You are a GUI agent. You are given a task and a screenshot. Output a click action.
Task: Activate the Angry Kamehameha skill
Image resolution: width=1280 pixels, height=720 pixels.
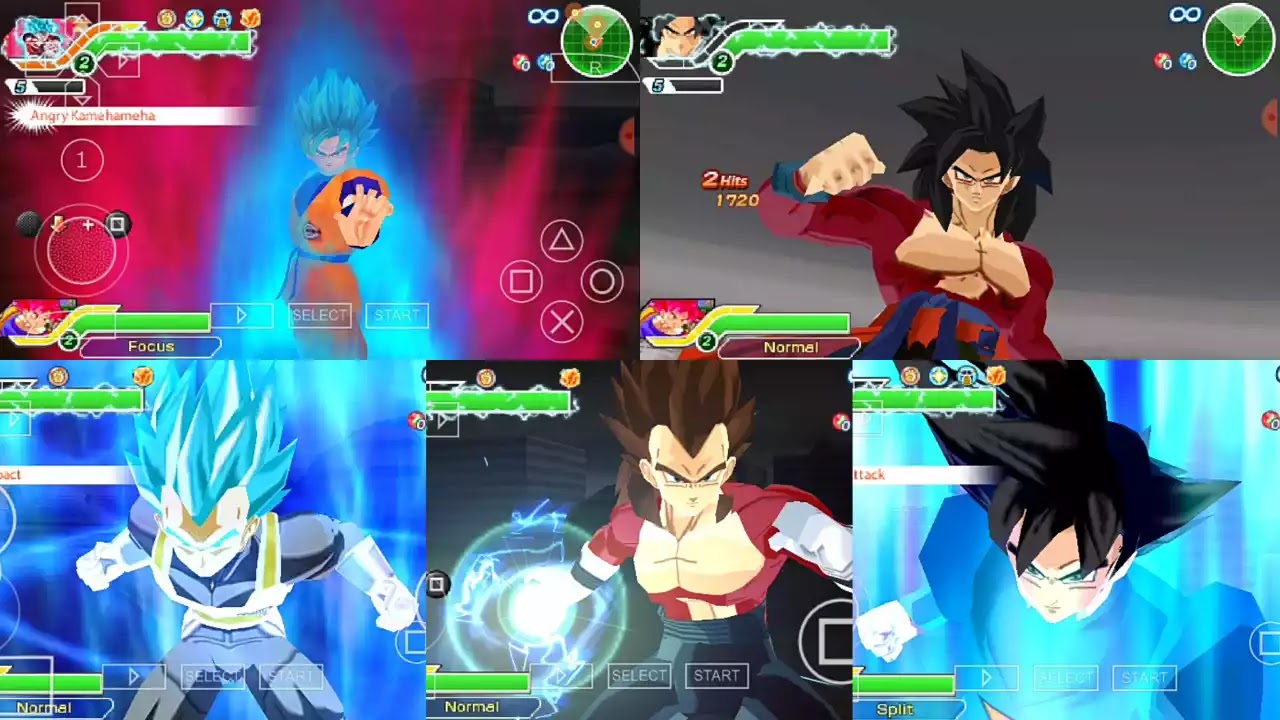point(90,116)
